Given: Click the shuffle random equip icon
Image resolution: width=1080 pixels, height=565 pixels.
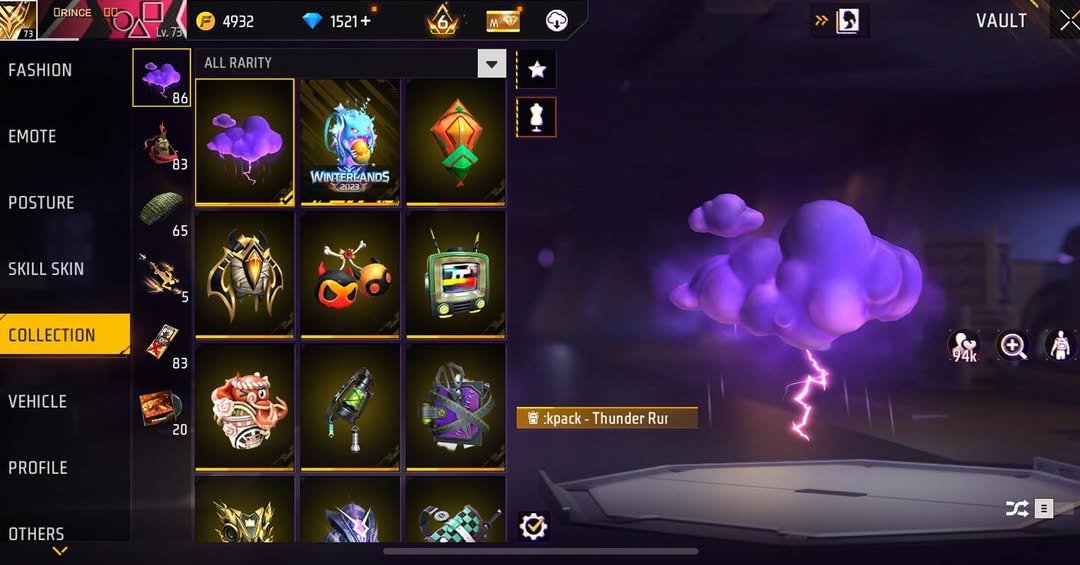Looking at the screenshot, I should point(1017,509).
